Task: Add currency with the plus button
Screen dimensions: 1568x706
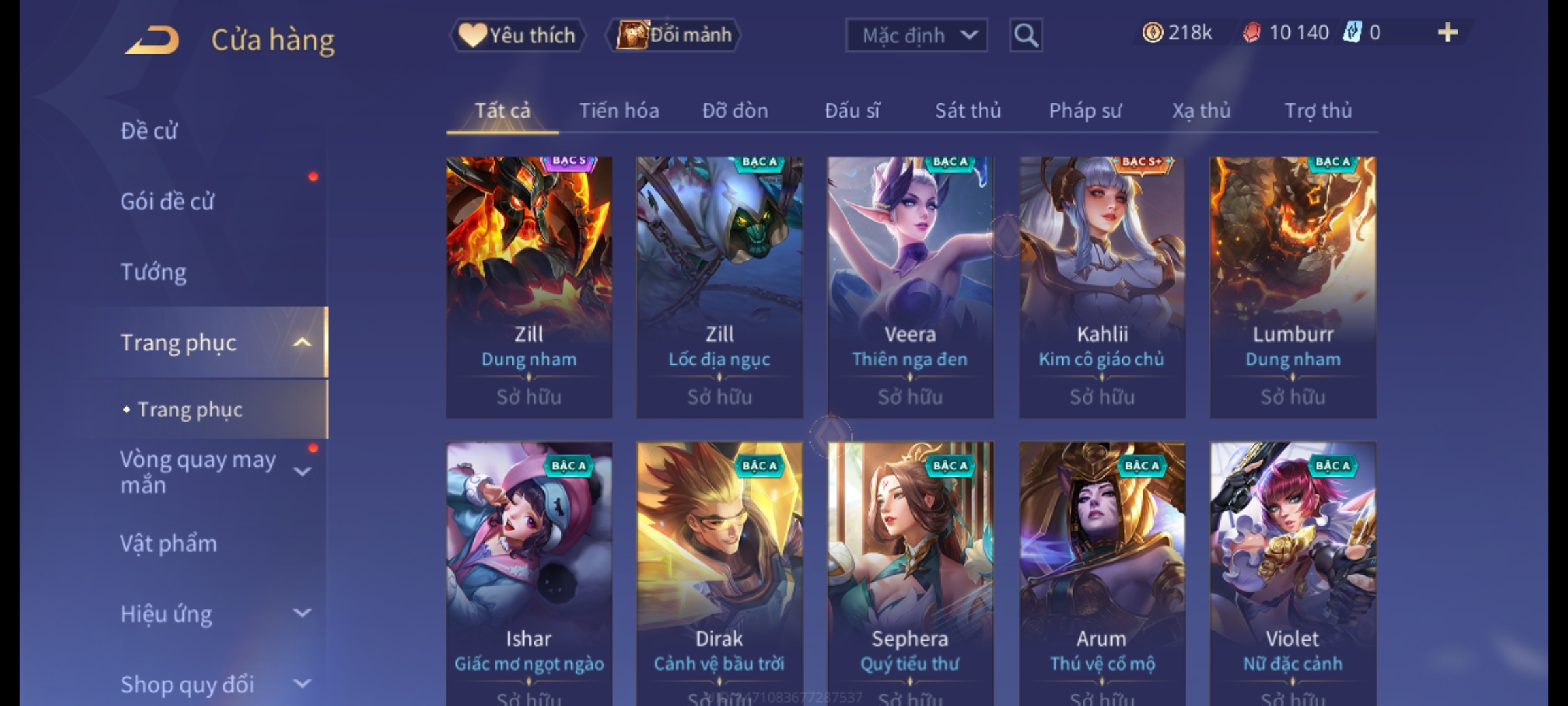Action: [x=1447, y=33]
